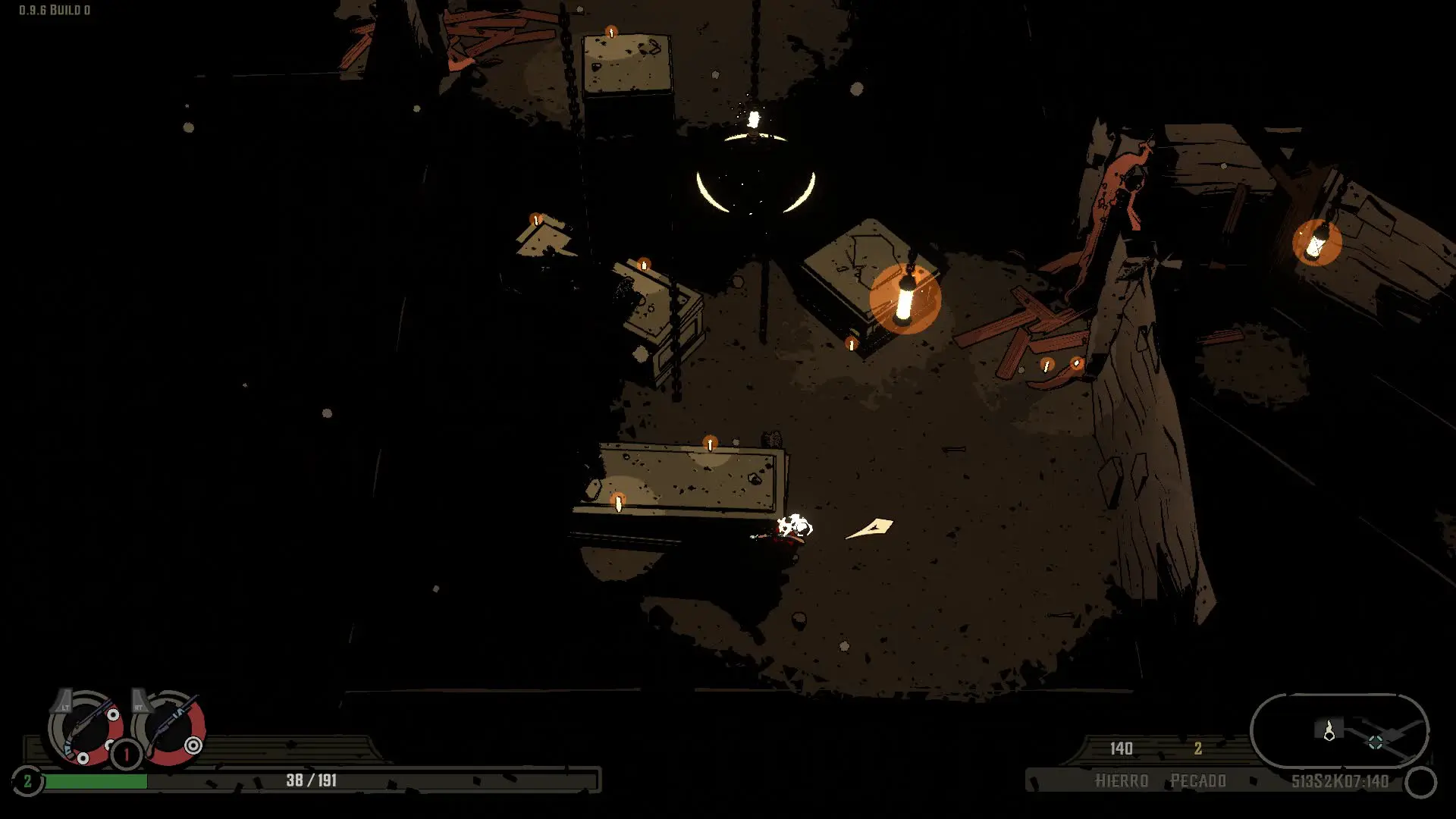Open the minimap
This screenshot has height=819, width=1456.
[x=1339, y=731]
